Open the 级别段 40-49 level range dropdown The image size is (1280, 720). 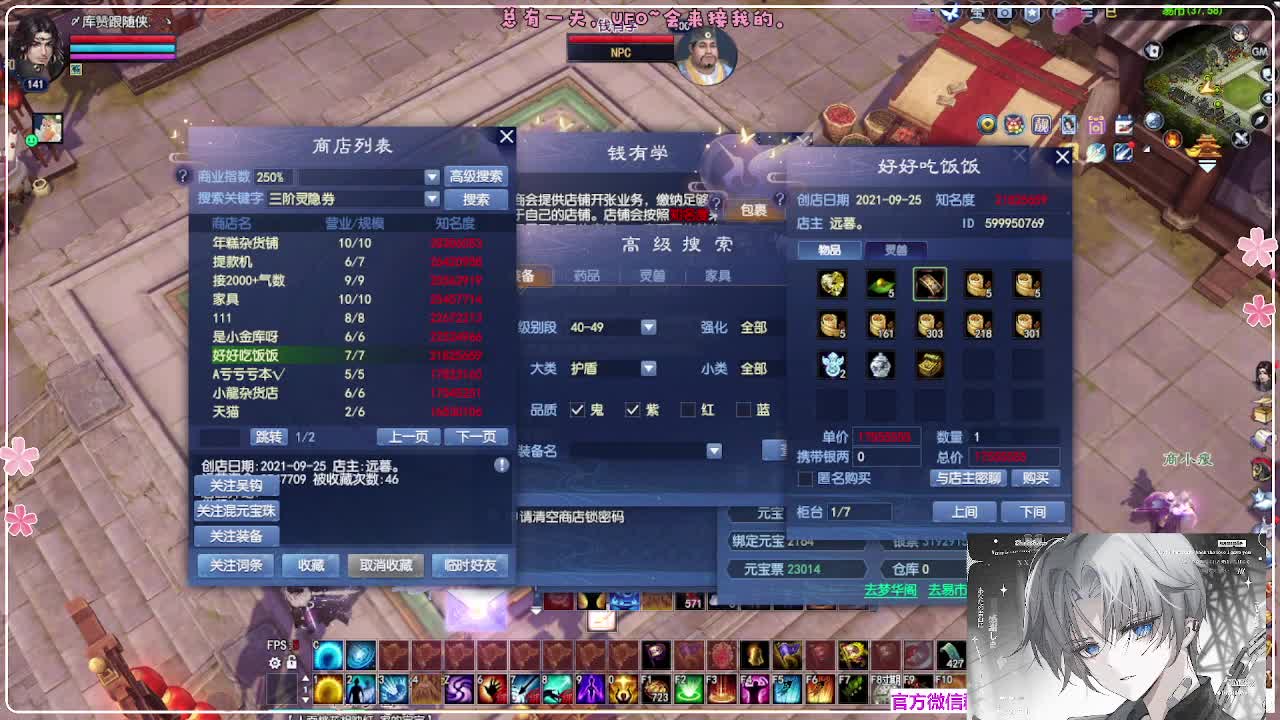pos(648,326)
